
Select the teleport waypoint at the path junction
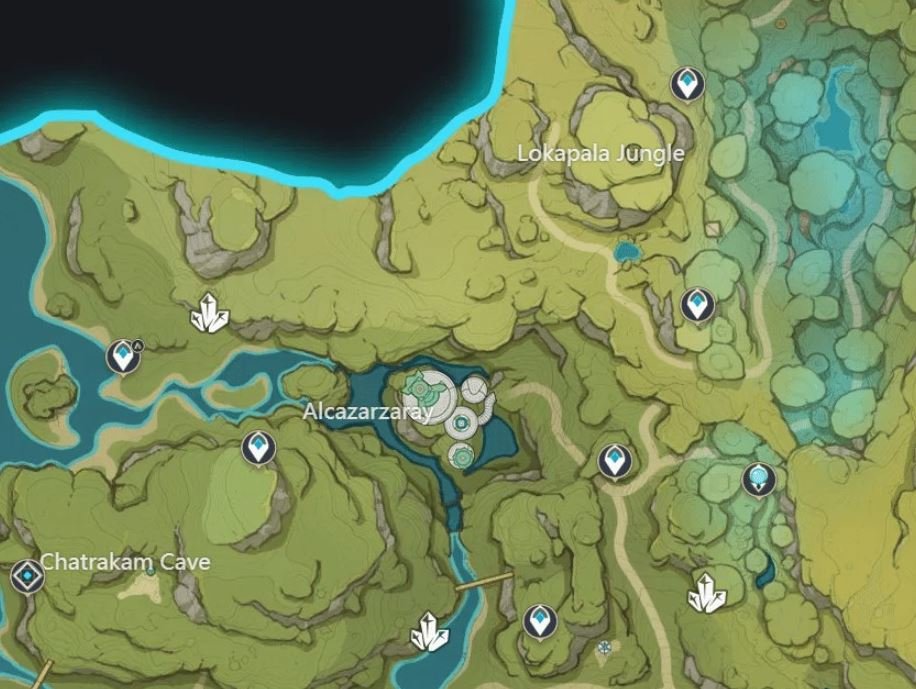click(x=615, y=460)
